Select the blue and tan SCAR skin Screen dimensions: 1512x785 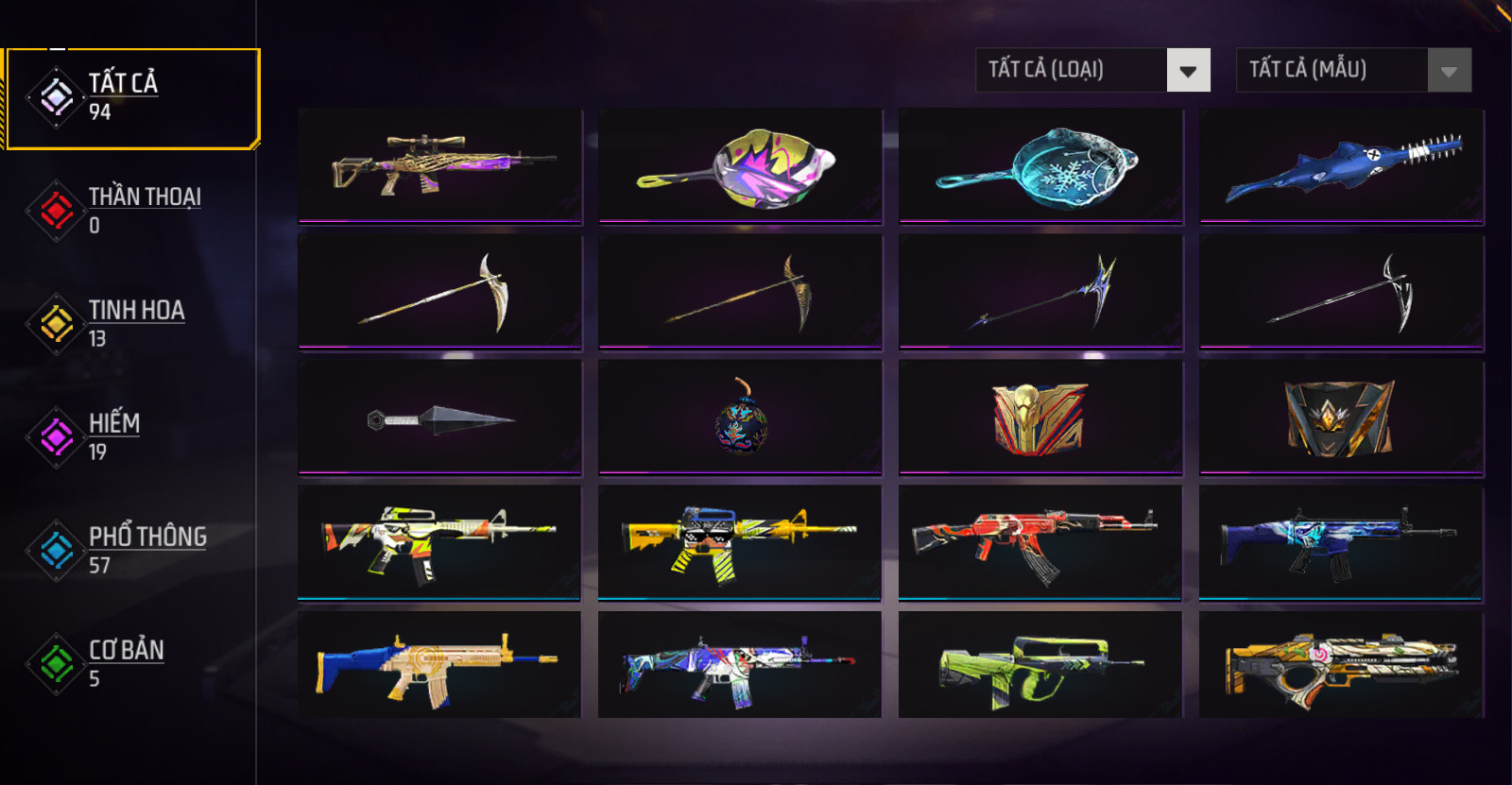click(439, 665)
